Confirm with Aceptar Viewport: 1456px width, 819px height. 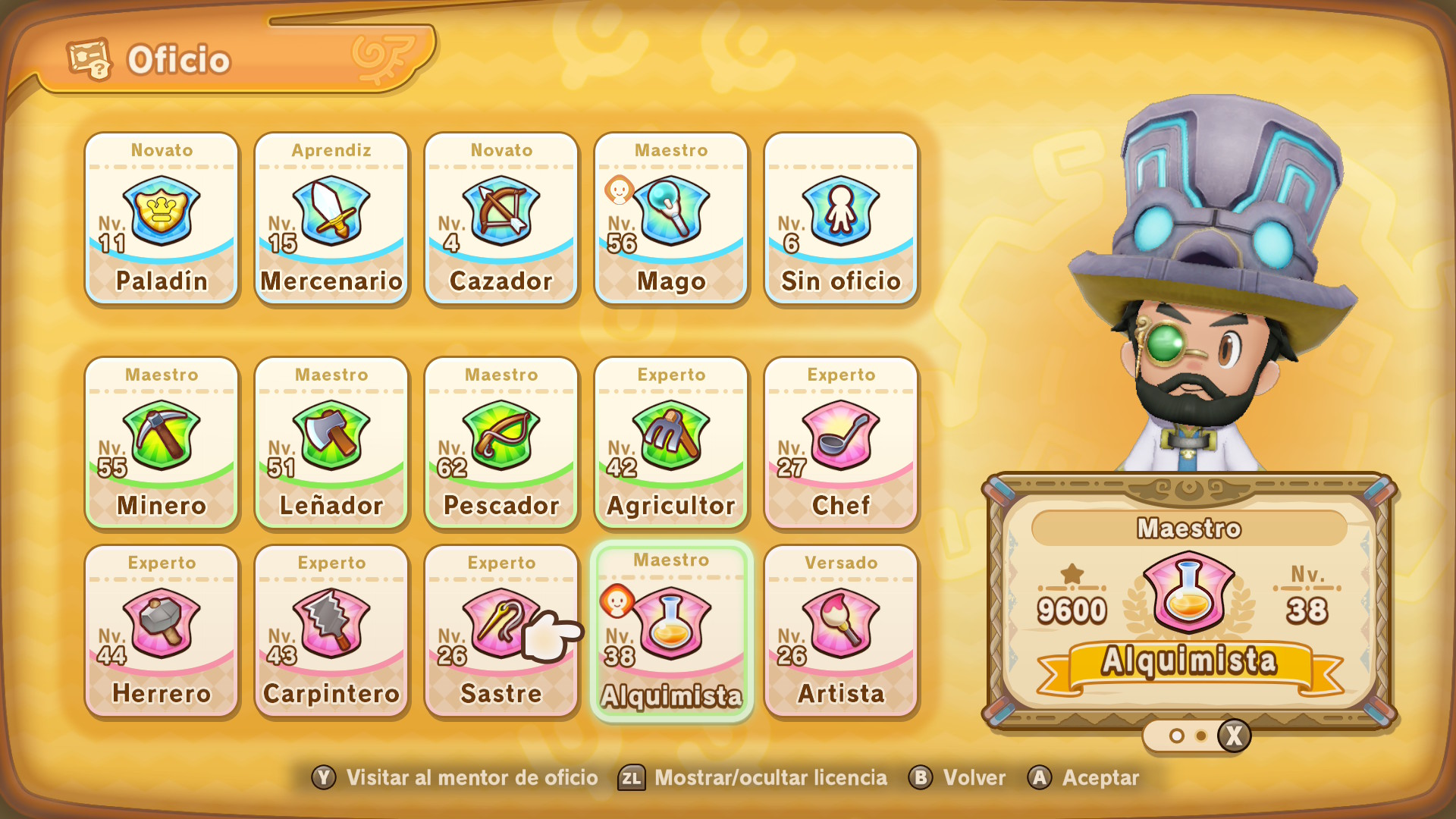coord(1084,778)
